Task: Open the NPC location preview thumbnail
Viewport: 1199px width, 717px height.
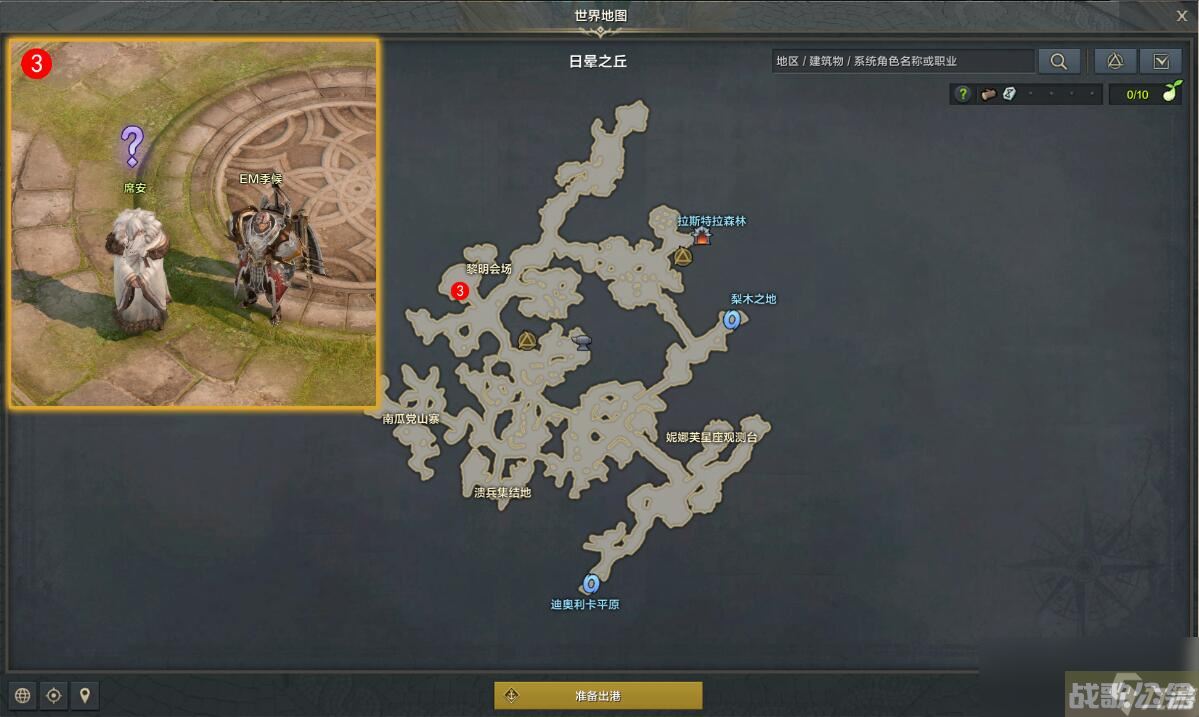Action: click(195, 223)
